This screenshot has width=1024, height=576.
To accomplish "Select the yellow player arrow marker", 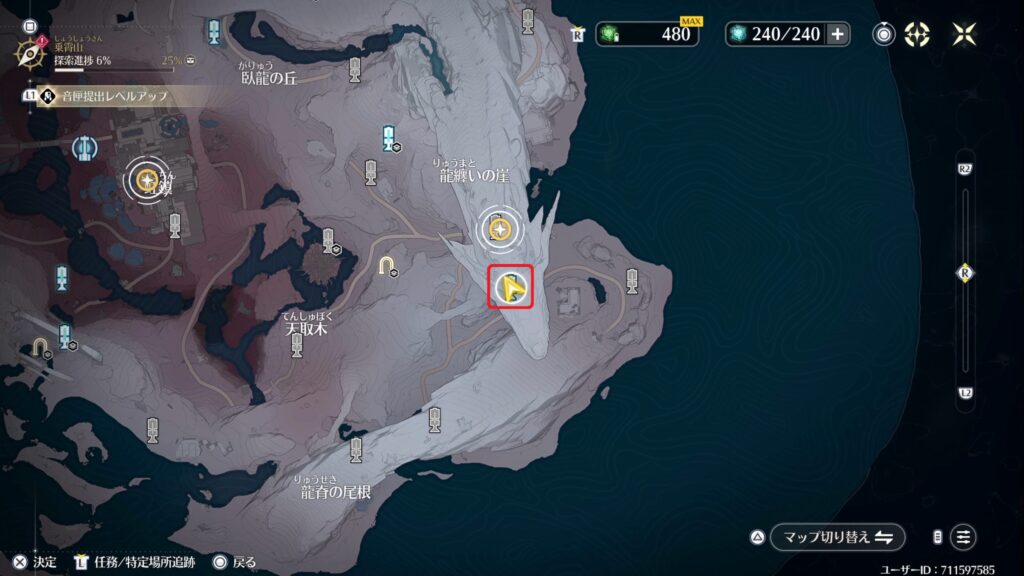I will [511, 289].
